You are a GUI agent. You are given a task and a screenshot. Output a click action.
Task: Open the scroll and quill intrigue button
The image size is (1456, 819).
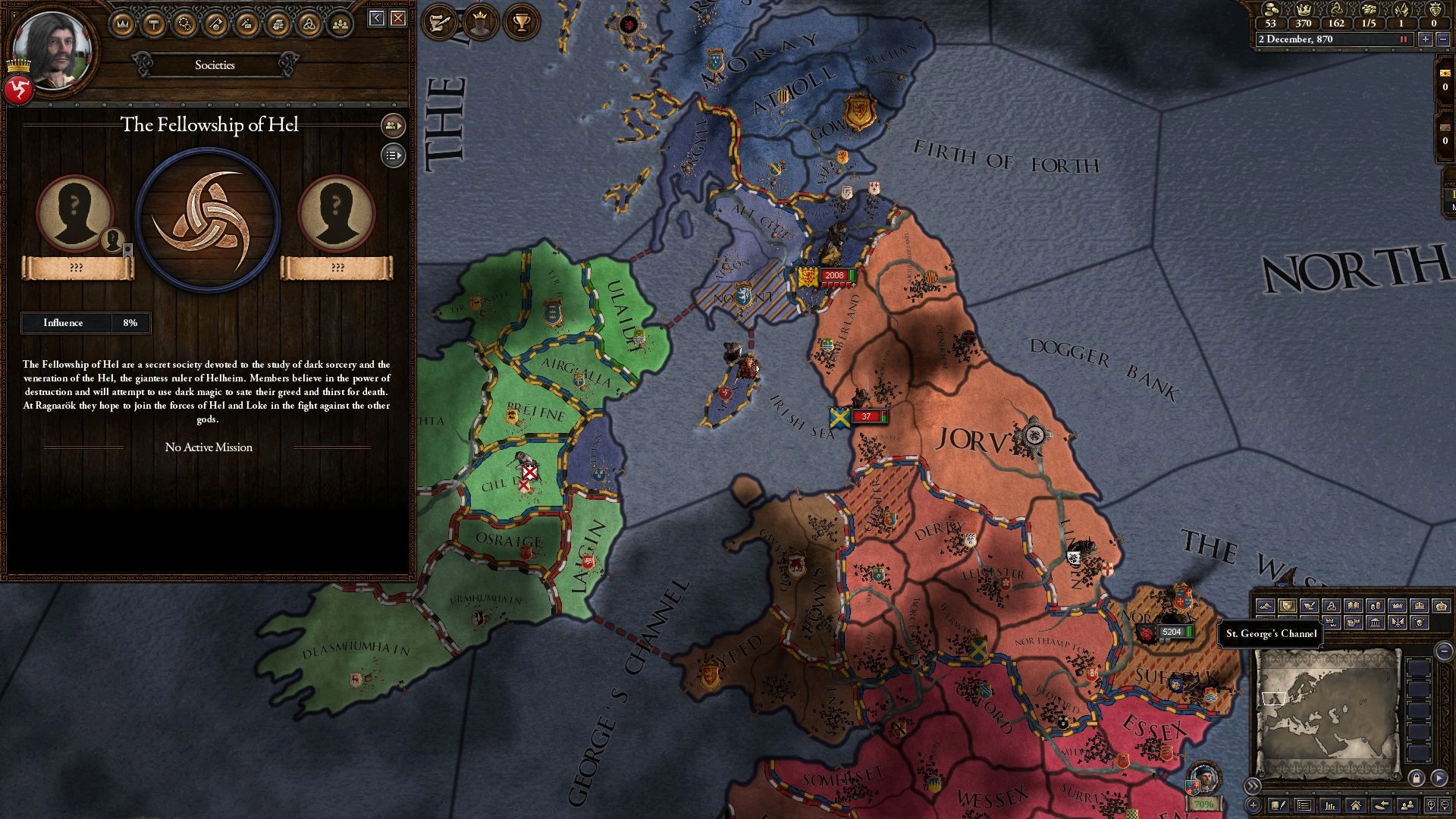438,21
